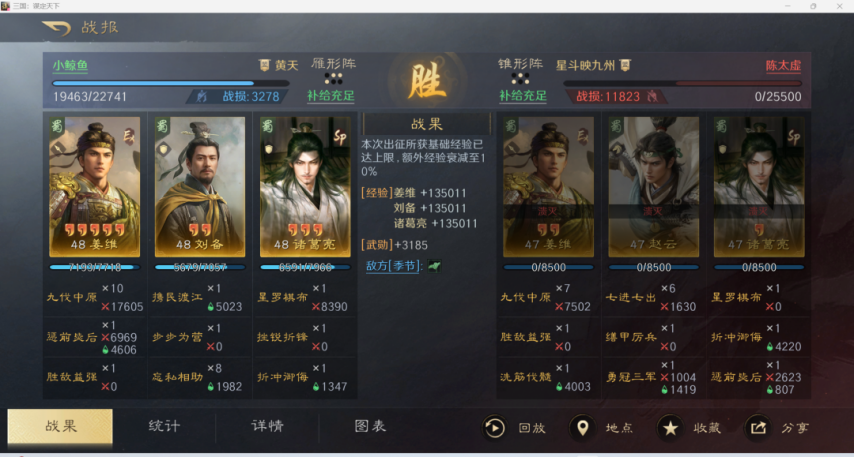Viewport: 854px width, 457px height.
Task: View the 七进七出 skill entry
Action: pyautogui.click(x=632, y=297)
